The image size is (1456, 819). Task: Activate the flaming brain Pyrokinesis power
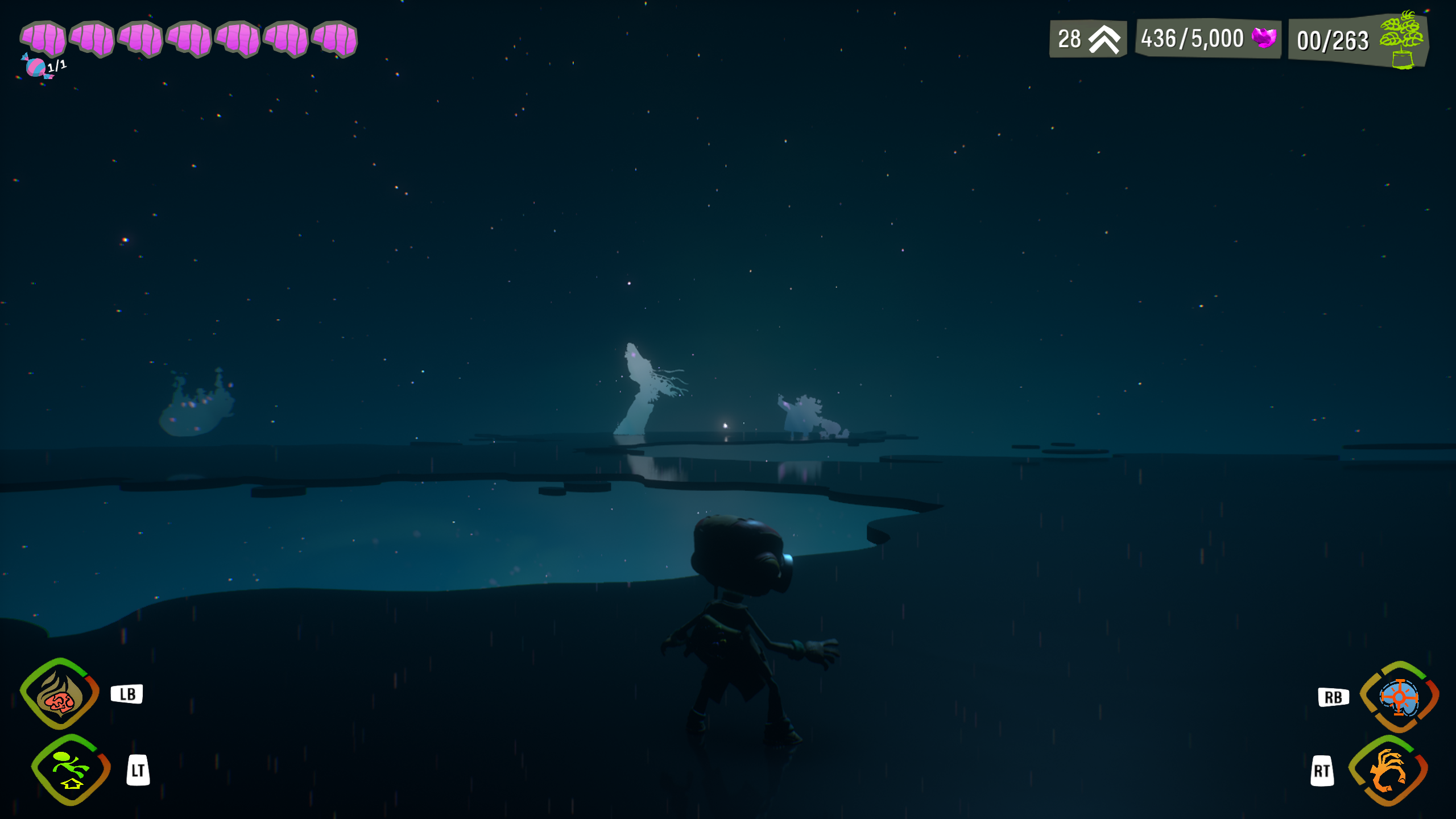coord(59,694)
